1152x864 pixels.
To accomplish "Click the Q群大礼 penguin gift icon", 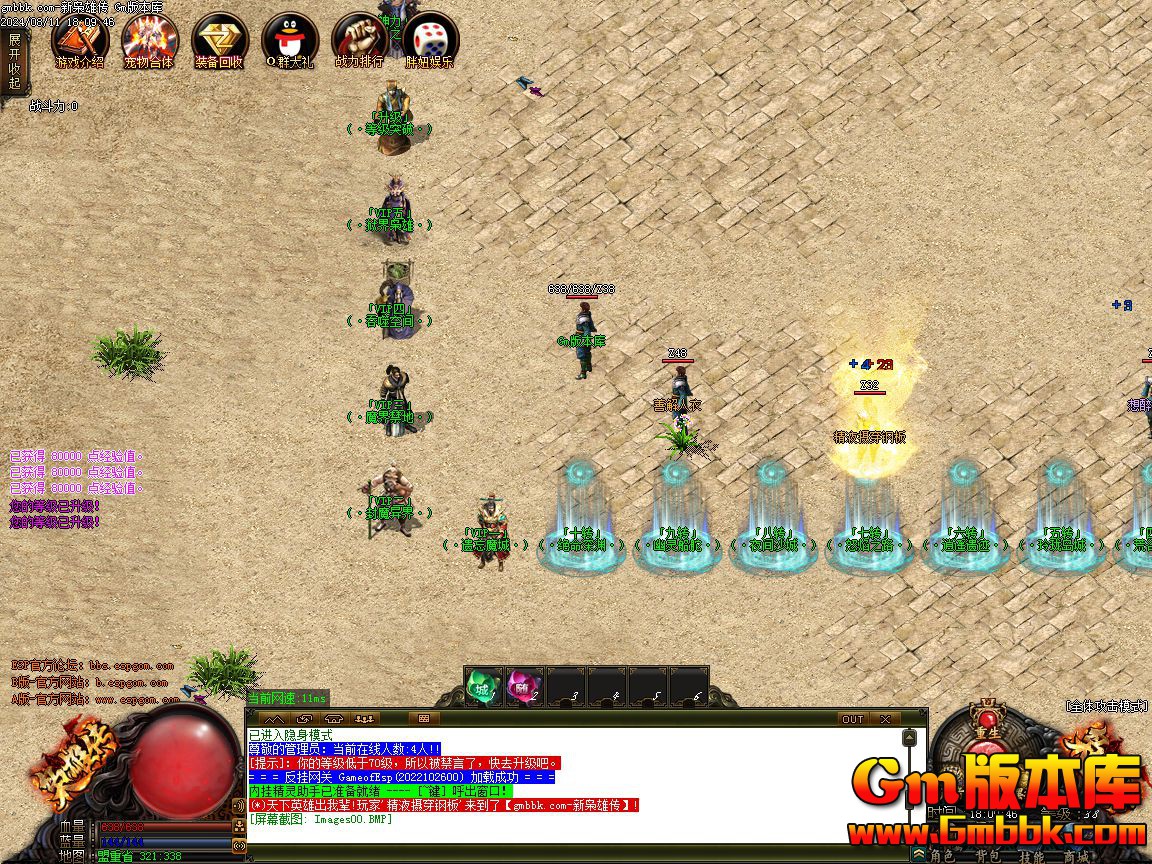I will [x=289, y=40].
